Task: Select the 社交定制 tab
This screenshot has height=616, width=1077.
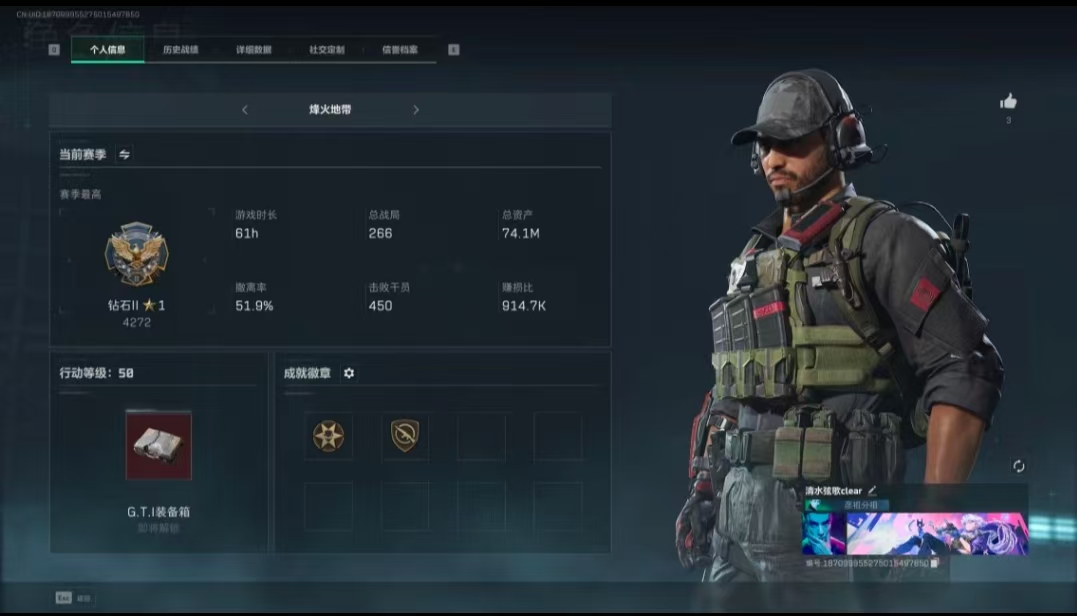Action: click(327, 49)
